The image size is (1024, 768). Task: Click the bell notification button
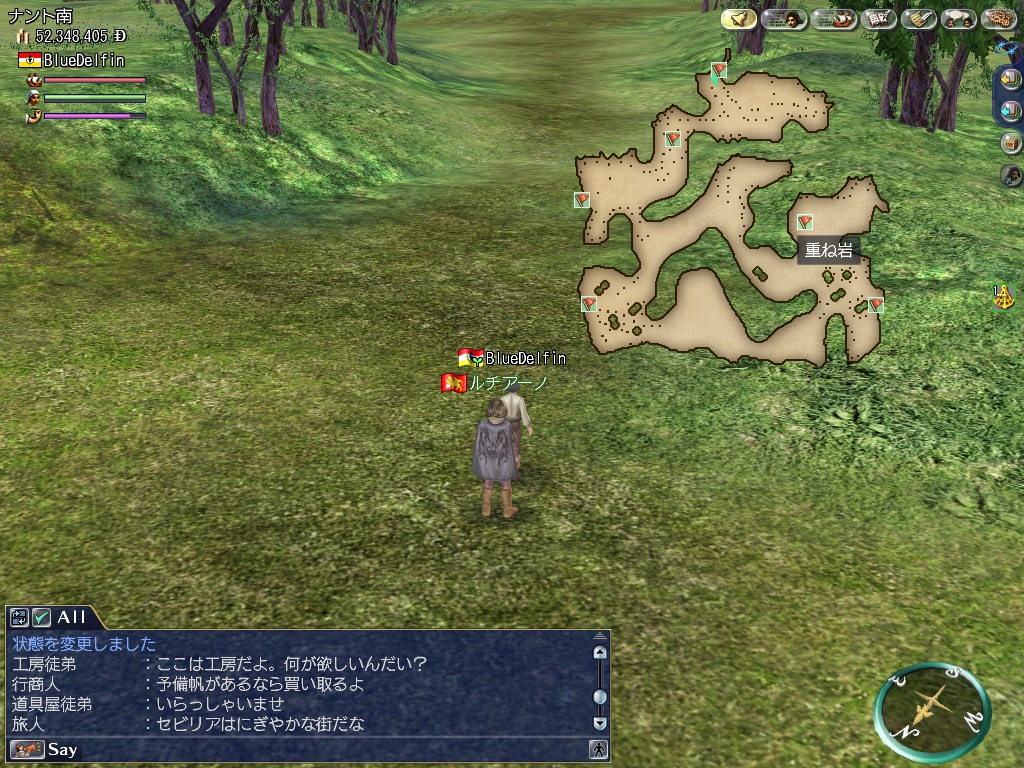[x=739, y=19]
